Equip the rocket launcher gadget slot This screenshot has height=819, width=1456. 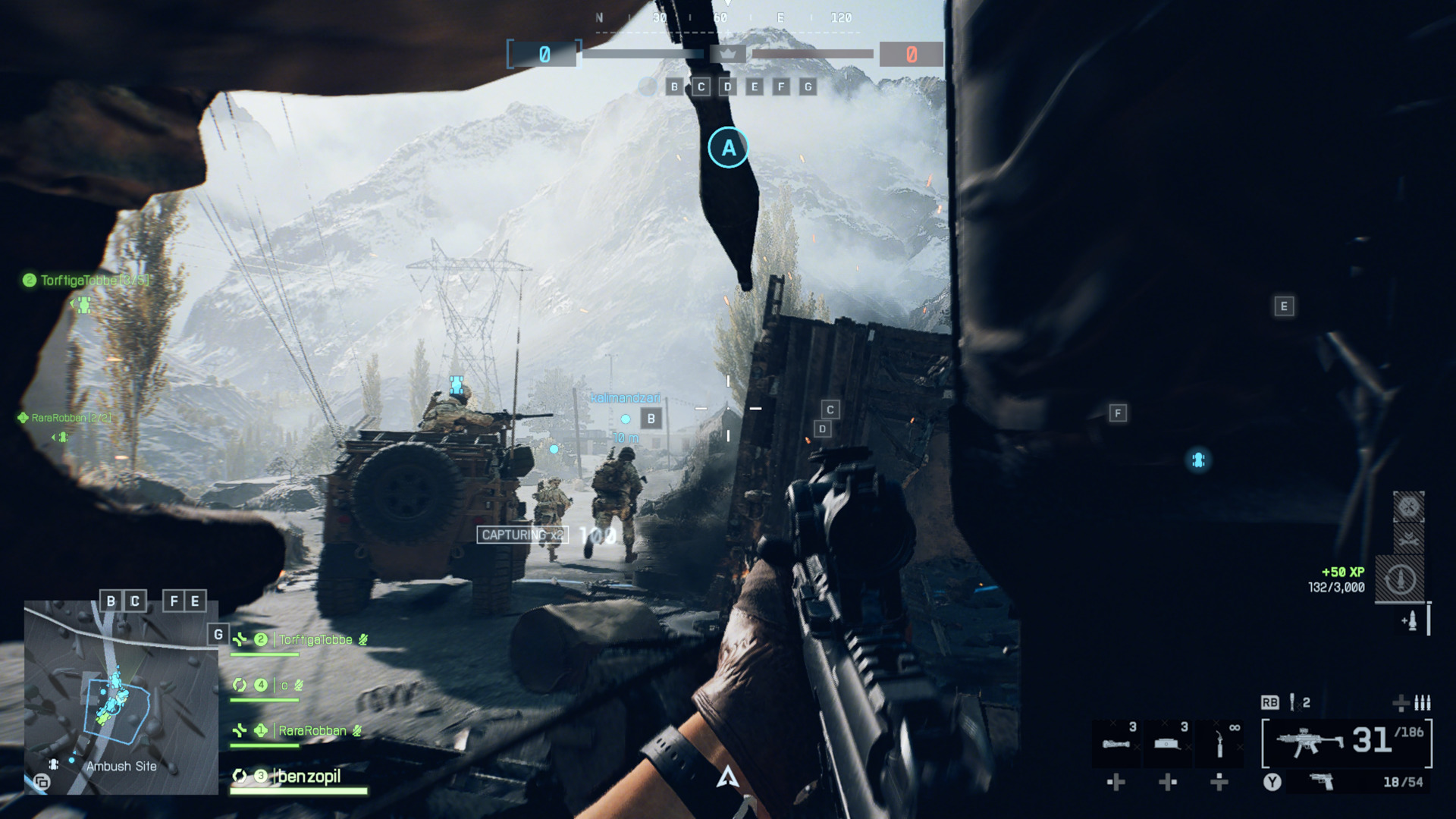pyautogui.click(x=1116, y=743)
